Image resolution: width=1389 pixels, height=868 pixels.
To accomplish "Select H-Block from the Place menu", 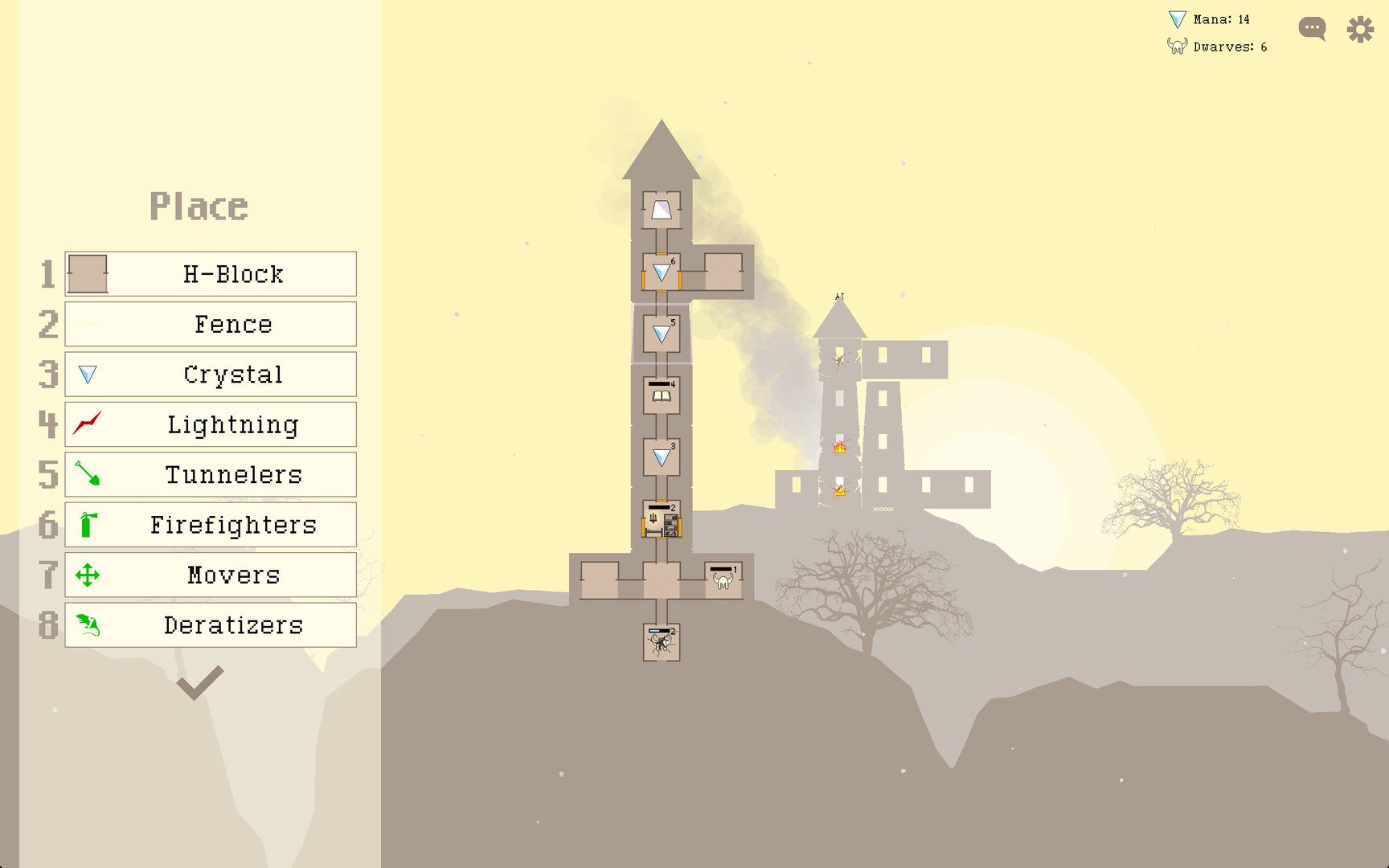I will [x=211, y=274].
